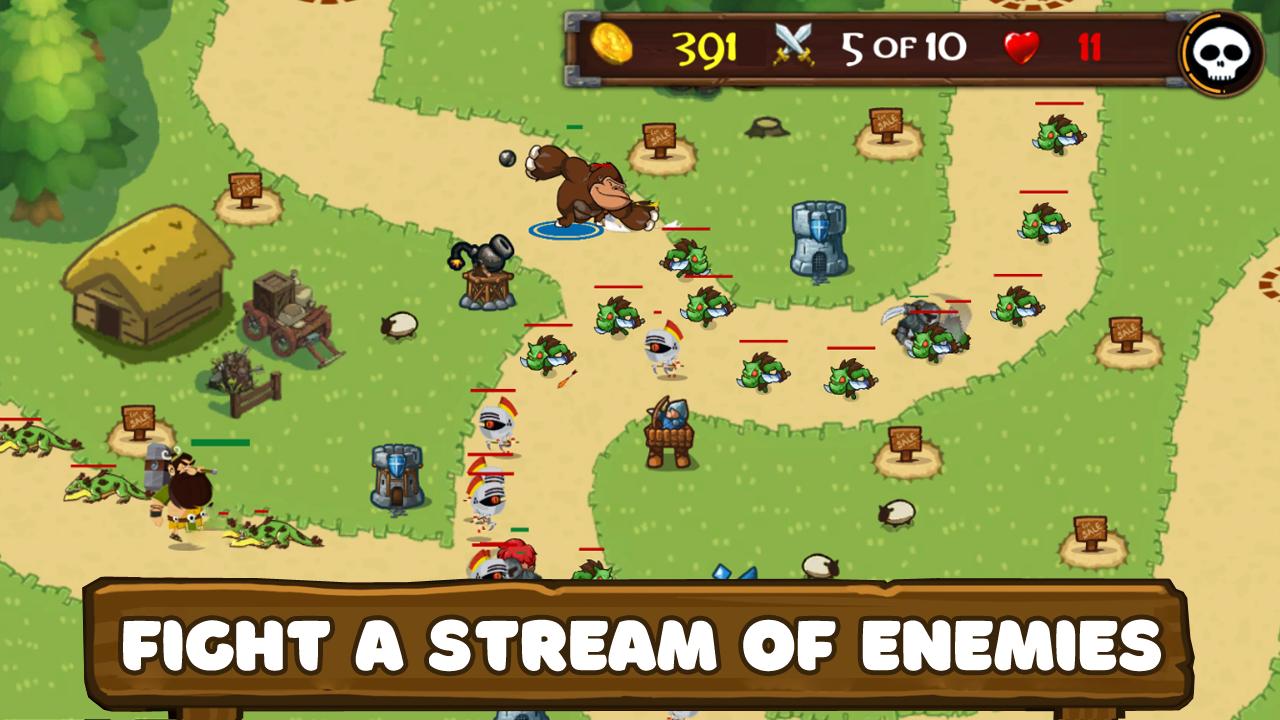
Task: Click the gold coin icon in the HUD
Action: coord(614,46)
